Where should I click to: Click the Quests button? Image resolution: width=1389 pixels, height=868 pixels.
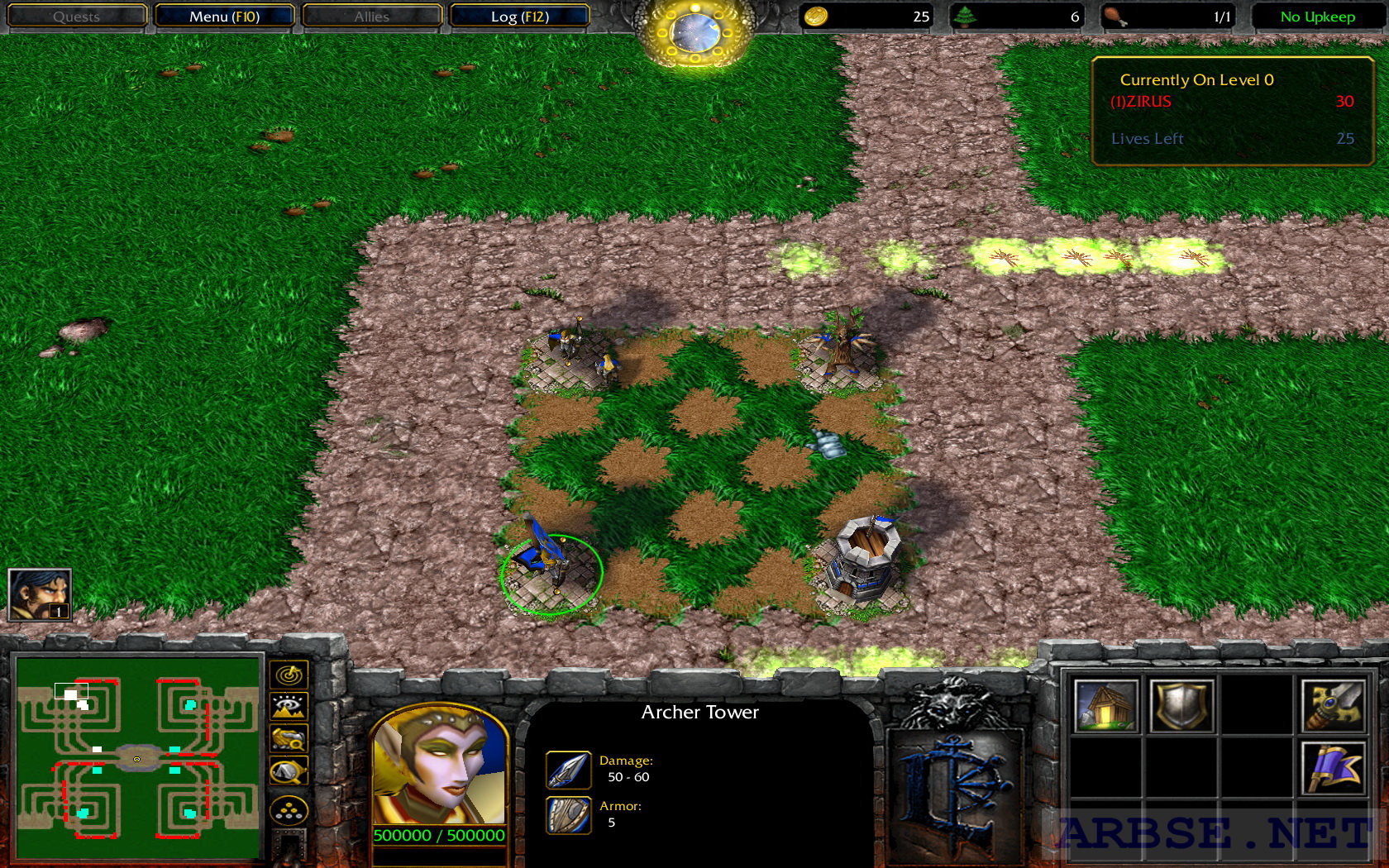[77, 16]
